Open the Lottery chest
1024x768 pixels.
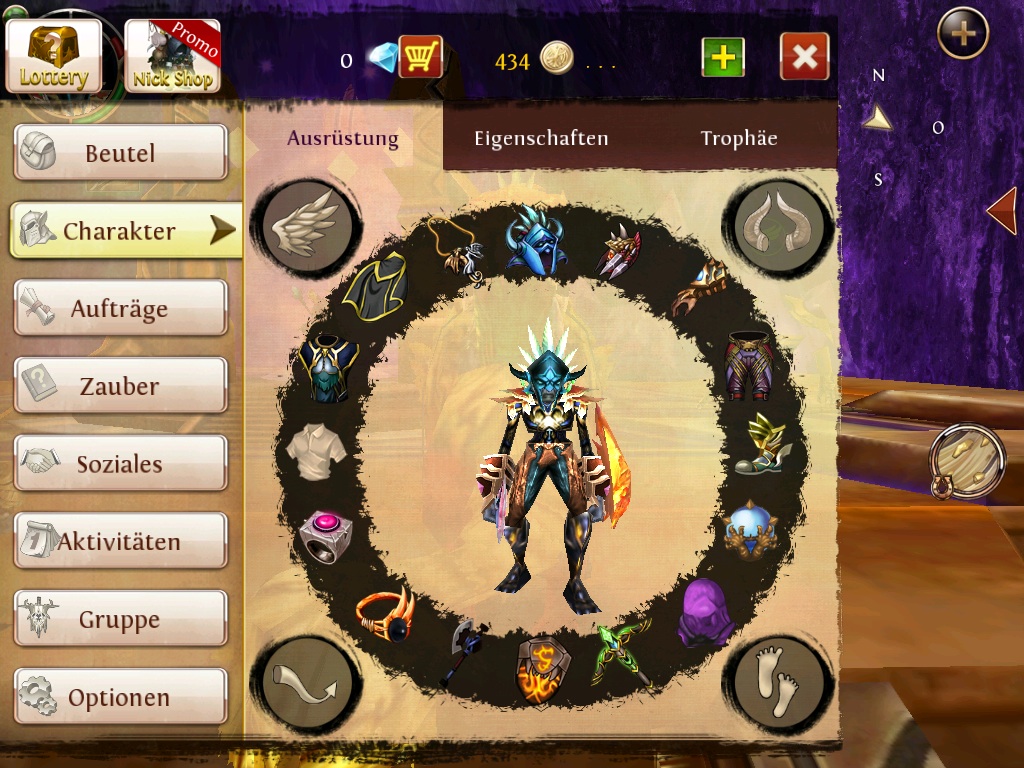point(54,56)
